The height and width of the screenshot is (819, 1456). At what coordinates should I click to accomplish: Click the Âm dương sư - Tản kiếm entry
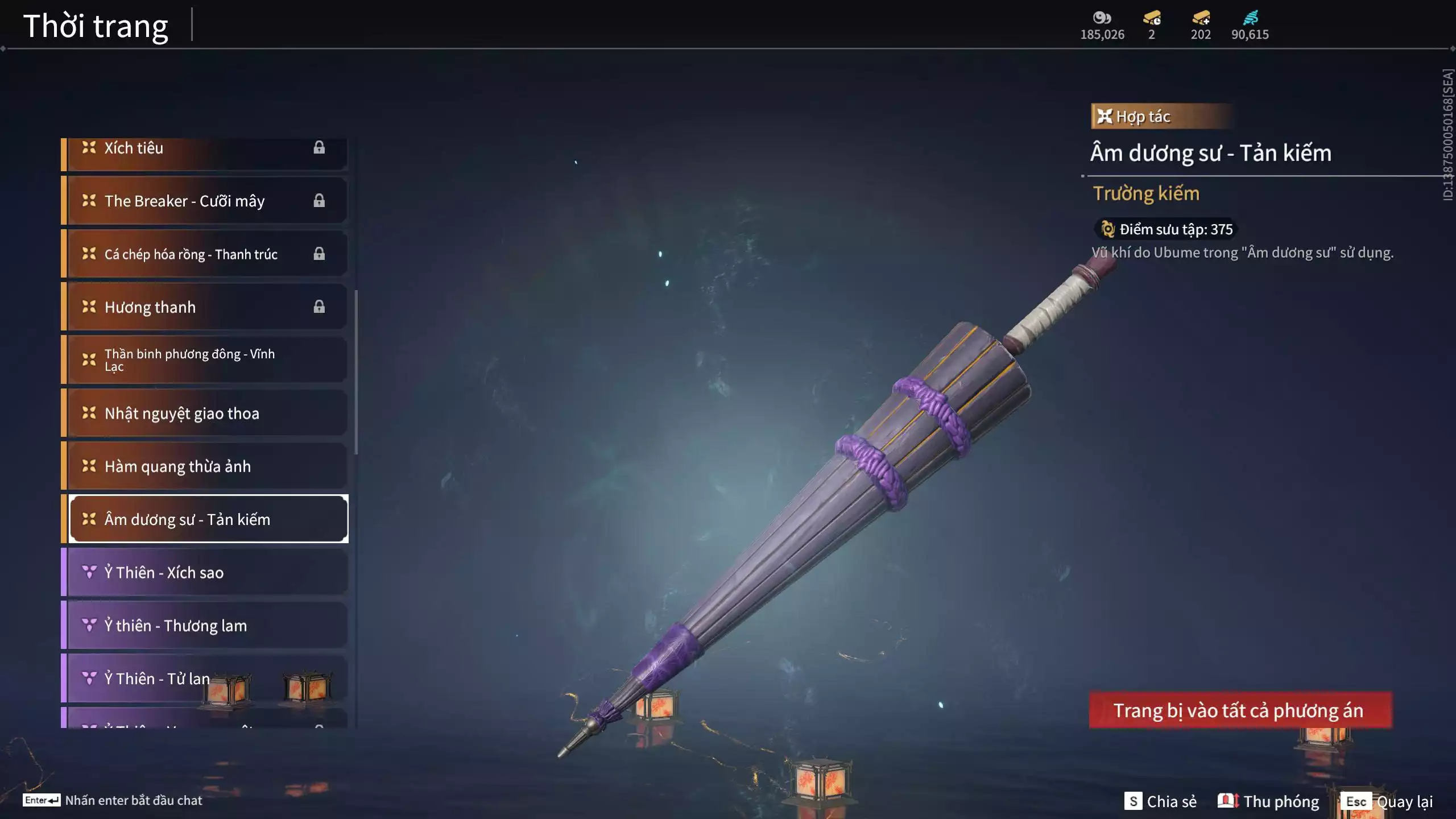click(208, 519)
